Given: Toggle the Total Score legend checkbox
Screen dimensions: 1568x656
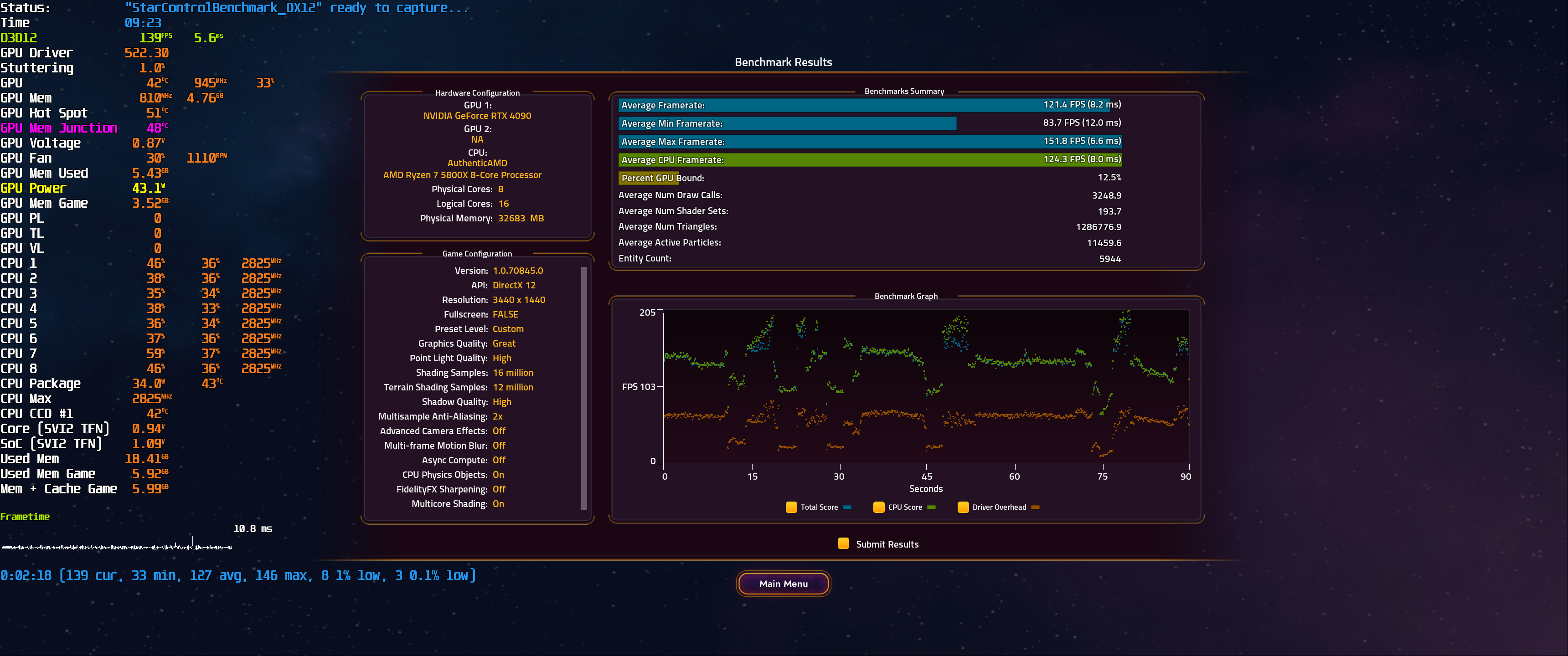Looking at the screenshot, I should [x=791, y=507].
